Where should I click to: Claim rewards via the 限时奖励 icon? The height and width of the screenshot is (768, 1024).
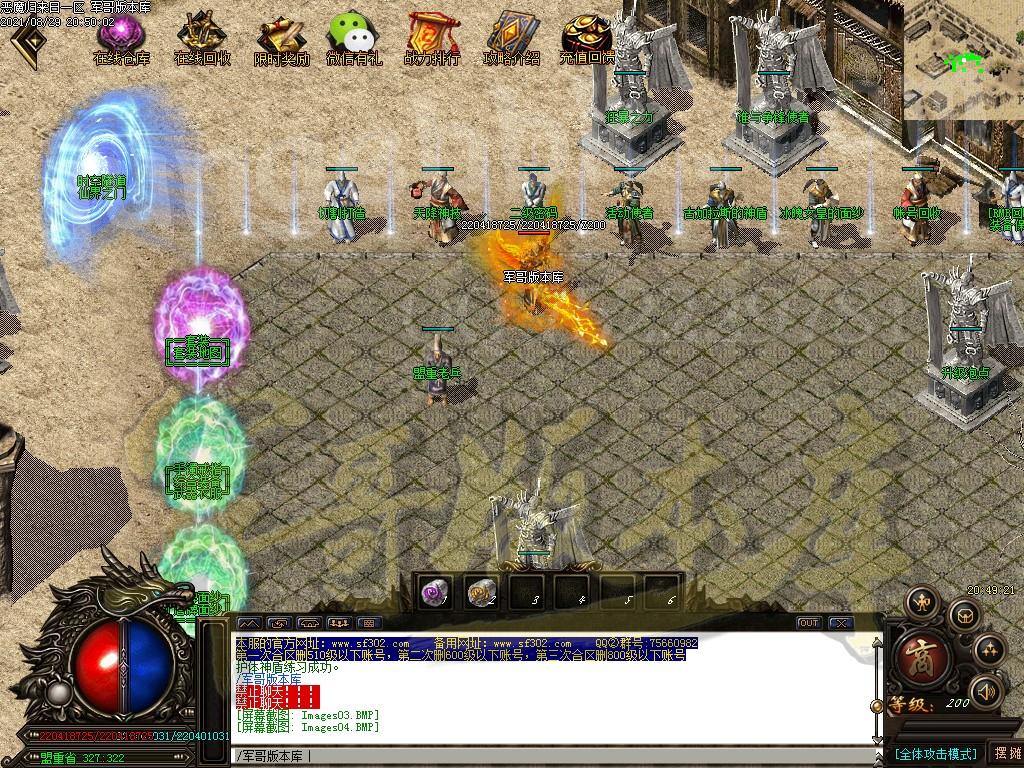281,40
